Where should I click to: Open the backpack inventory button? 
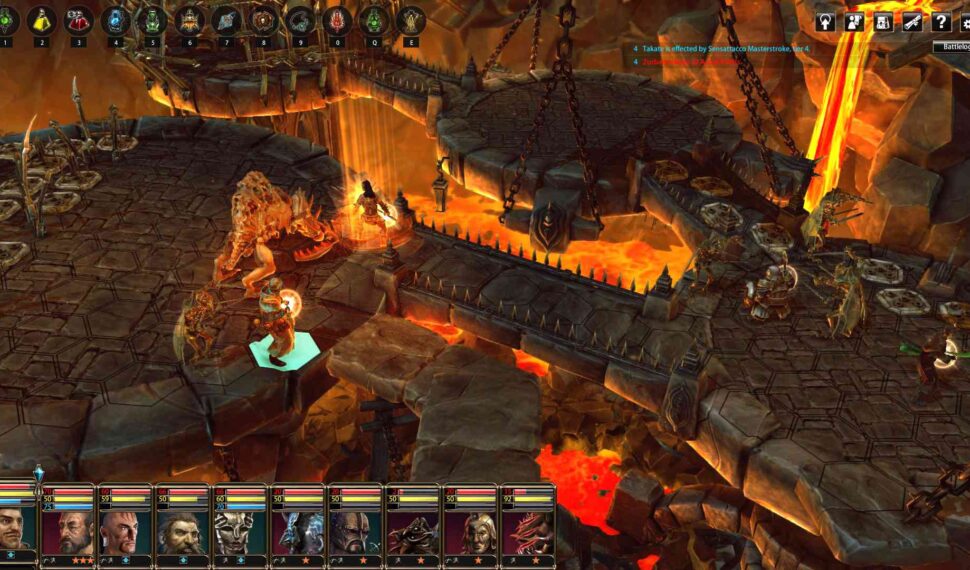click(885, 21)
